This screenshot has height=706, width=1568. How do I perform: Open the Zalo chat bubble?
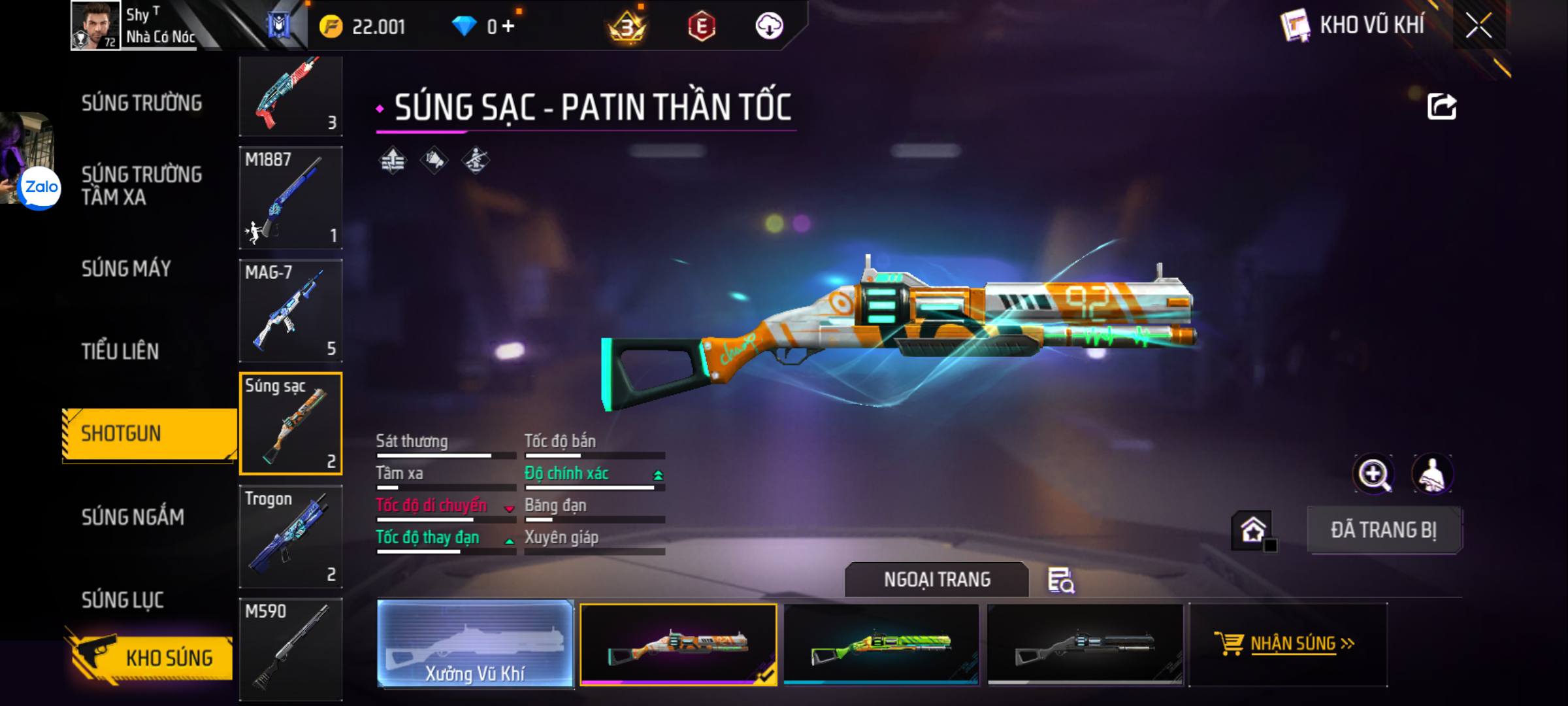41,188
